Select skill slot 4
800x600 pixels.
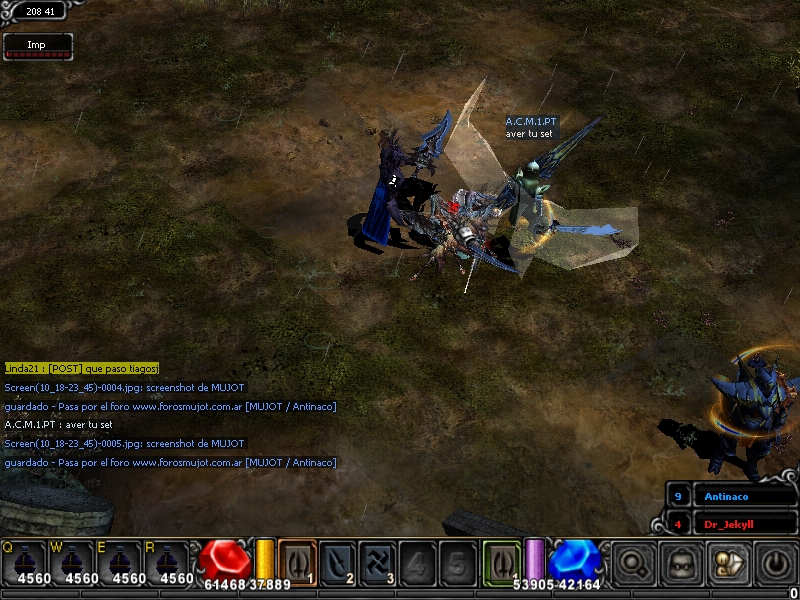(x=418, y=563)
